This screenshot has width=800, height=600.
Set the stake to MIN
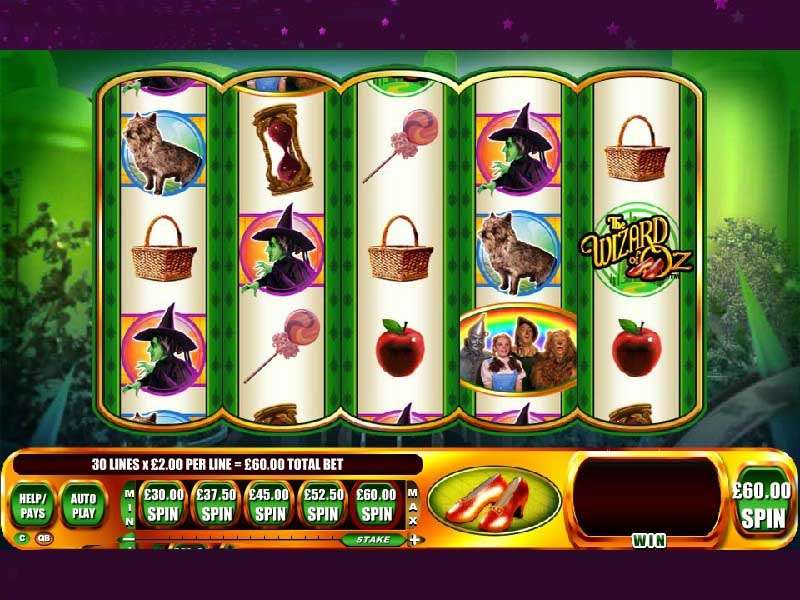(128, 504)
